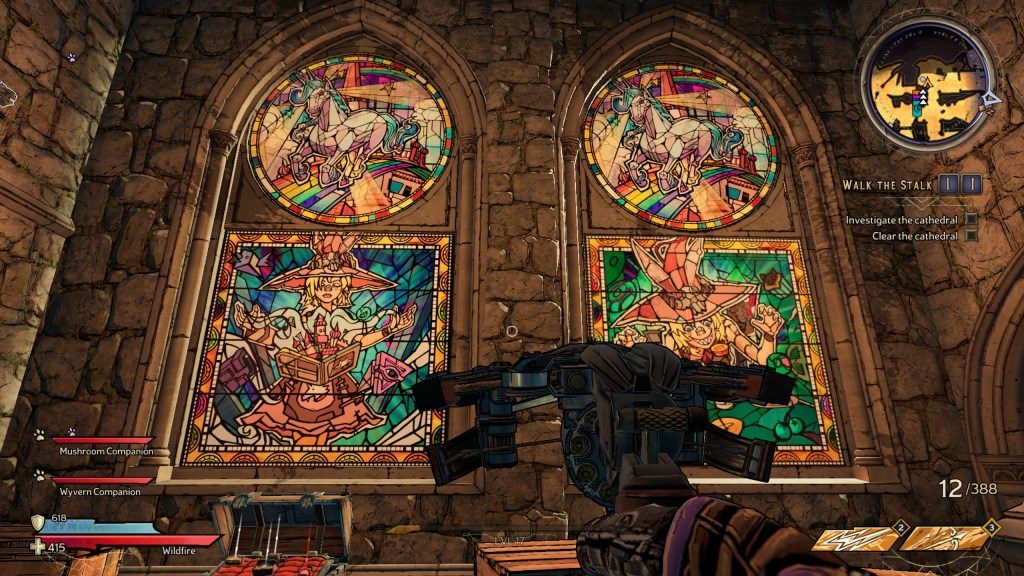Screen dimensions: 1024x576
Task: Select the Mushroom Companion paw icon
Action: (39, 435)
